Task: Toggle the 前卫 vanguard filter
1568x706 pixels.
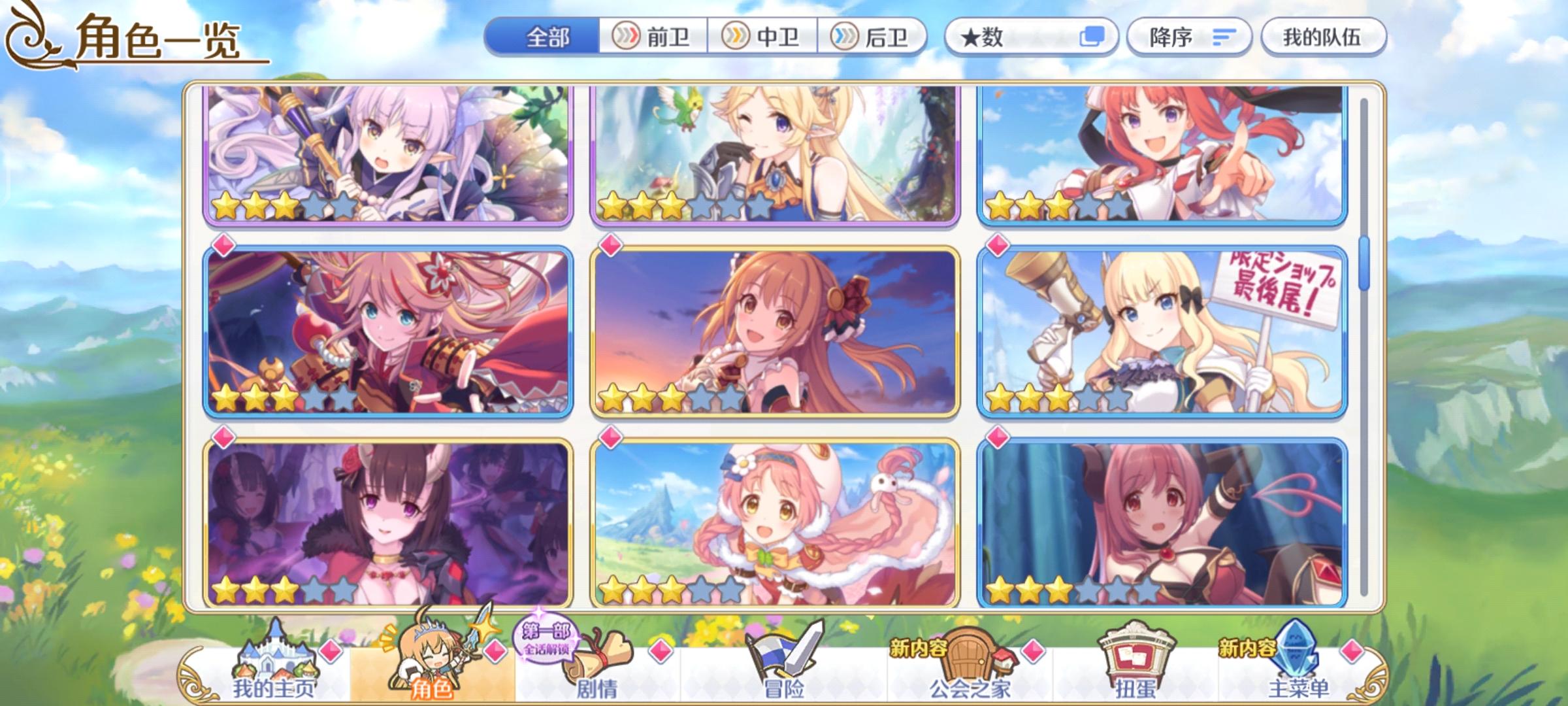Action: (653, 37)
